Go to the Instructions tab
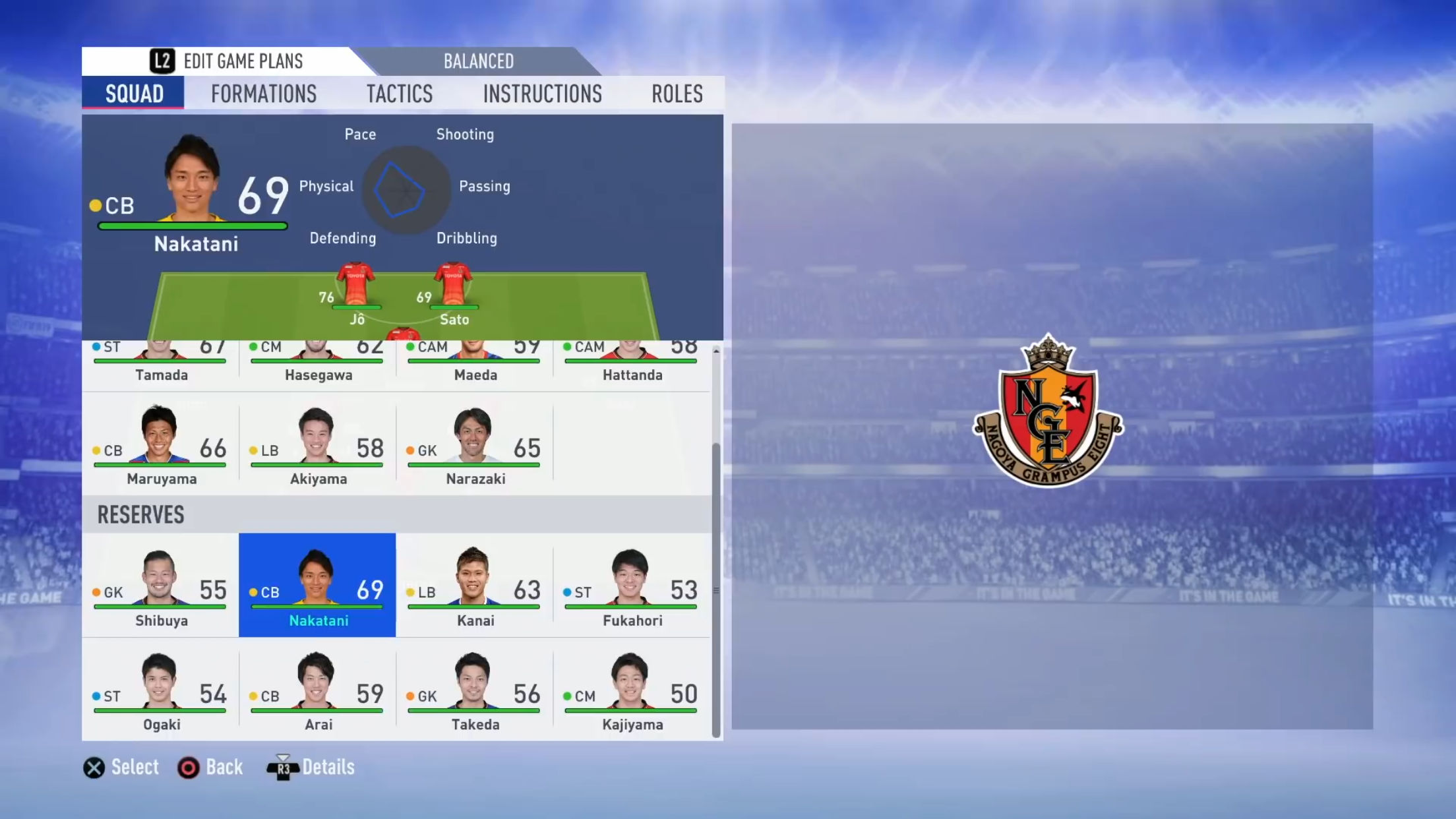 tap(542, 94)
